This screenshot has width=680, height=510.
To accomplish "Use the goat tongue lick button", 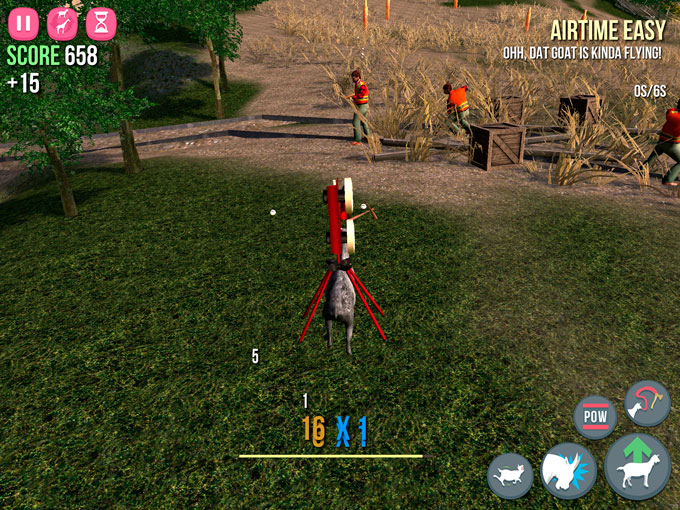I will (646, 402).
